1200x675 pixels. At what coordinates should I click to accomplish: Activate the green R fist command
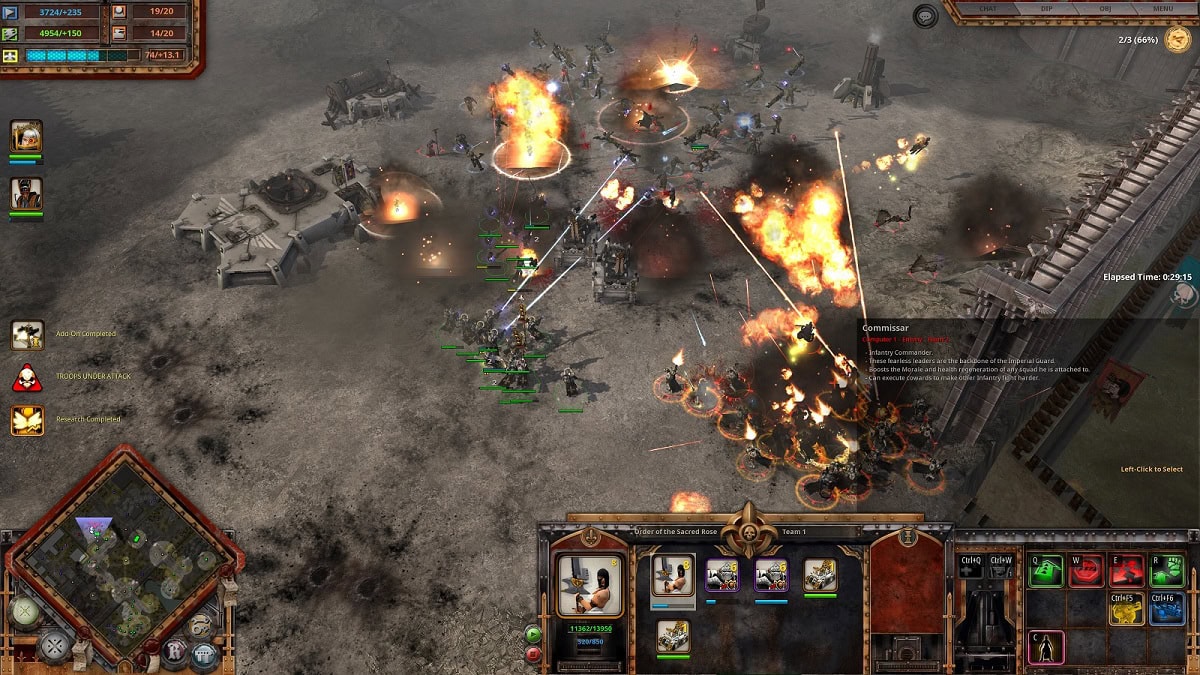tap(1167, 571)
